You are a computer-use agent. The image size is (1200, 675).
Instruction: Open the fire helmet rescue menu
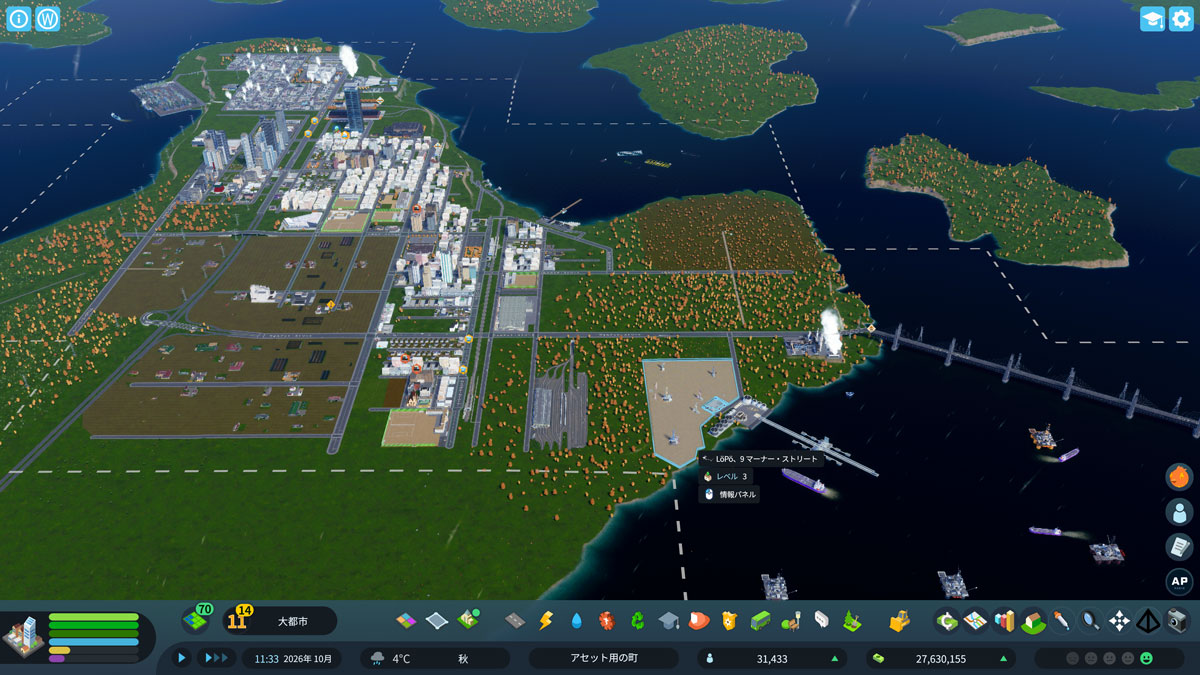tap(698, 621)
